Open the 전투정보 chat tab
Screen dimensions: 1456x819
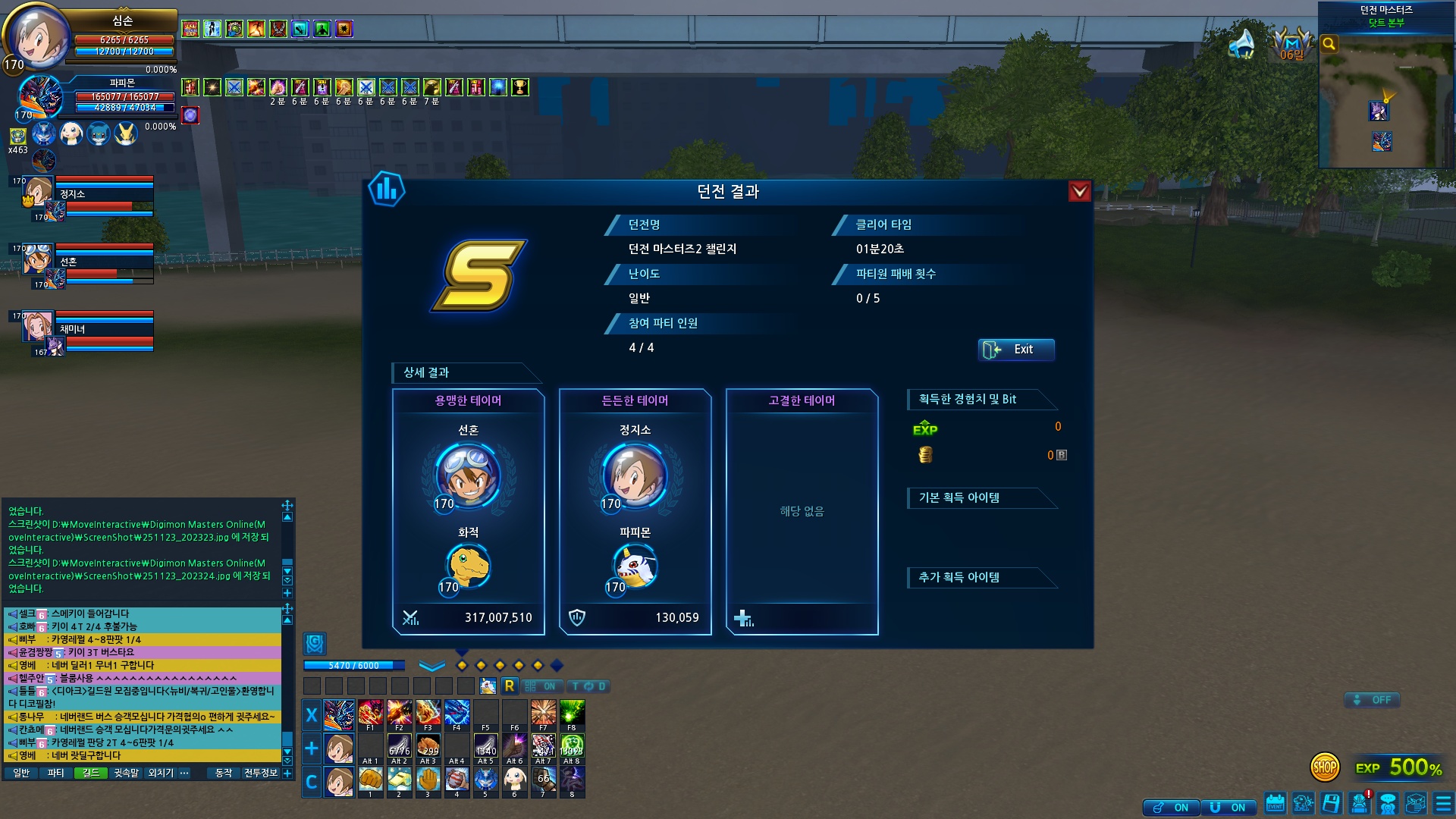tap(260, 773)
